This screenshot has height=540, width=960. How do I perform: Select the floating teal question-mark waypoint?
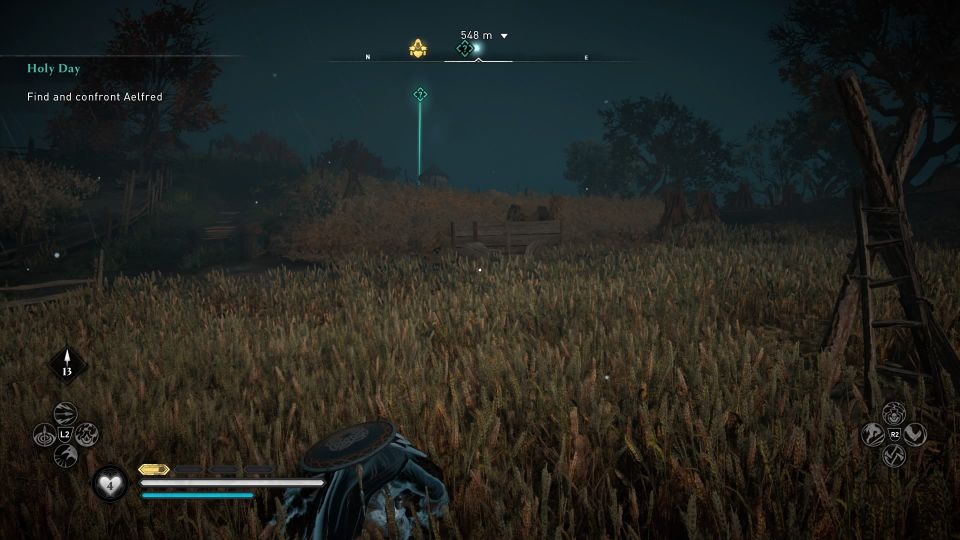pyautogui.click(x=420, y=95)
